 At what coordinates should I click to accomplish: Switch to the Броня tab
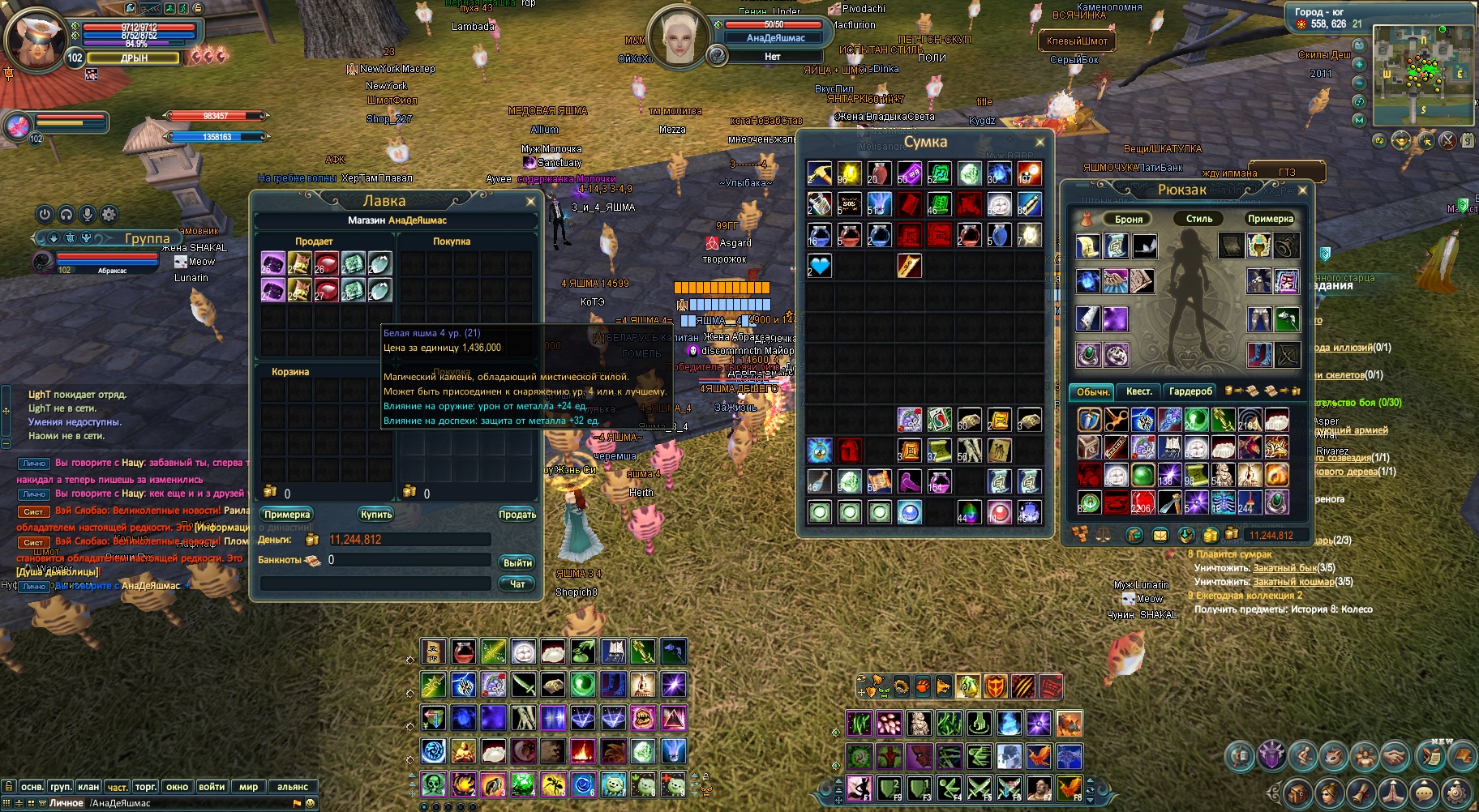[1128, 219]
